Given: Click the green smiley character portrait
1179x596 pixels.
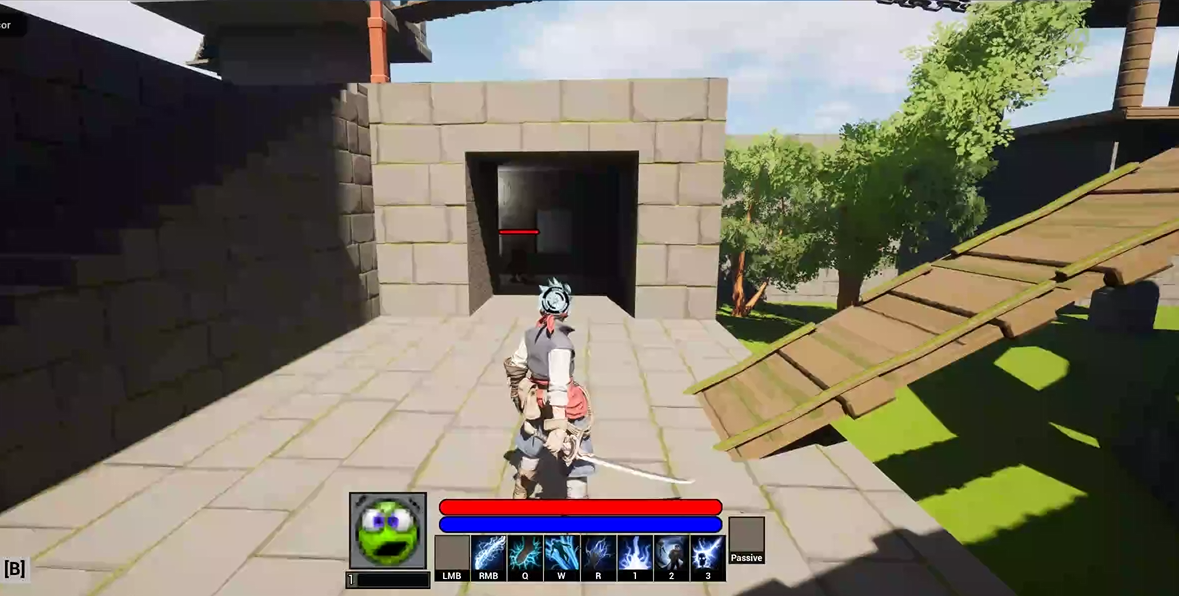Looking at the screenshot, I should click(388, 530).
